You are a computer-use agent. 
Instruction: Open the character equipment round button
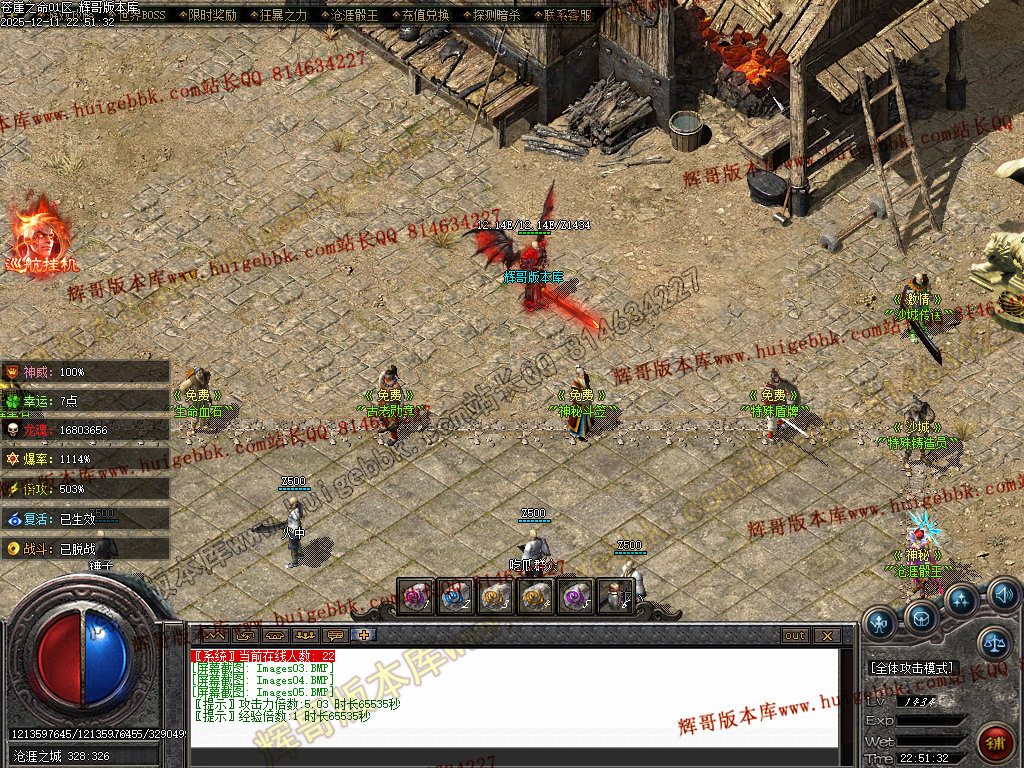(x=879, y=622)
